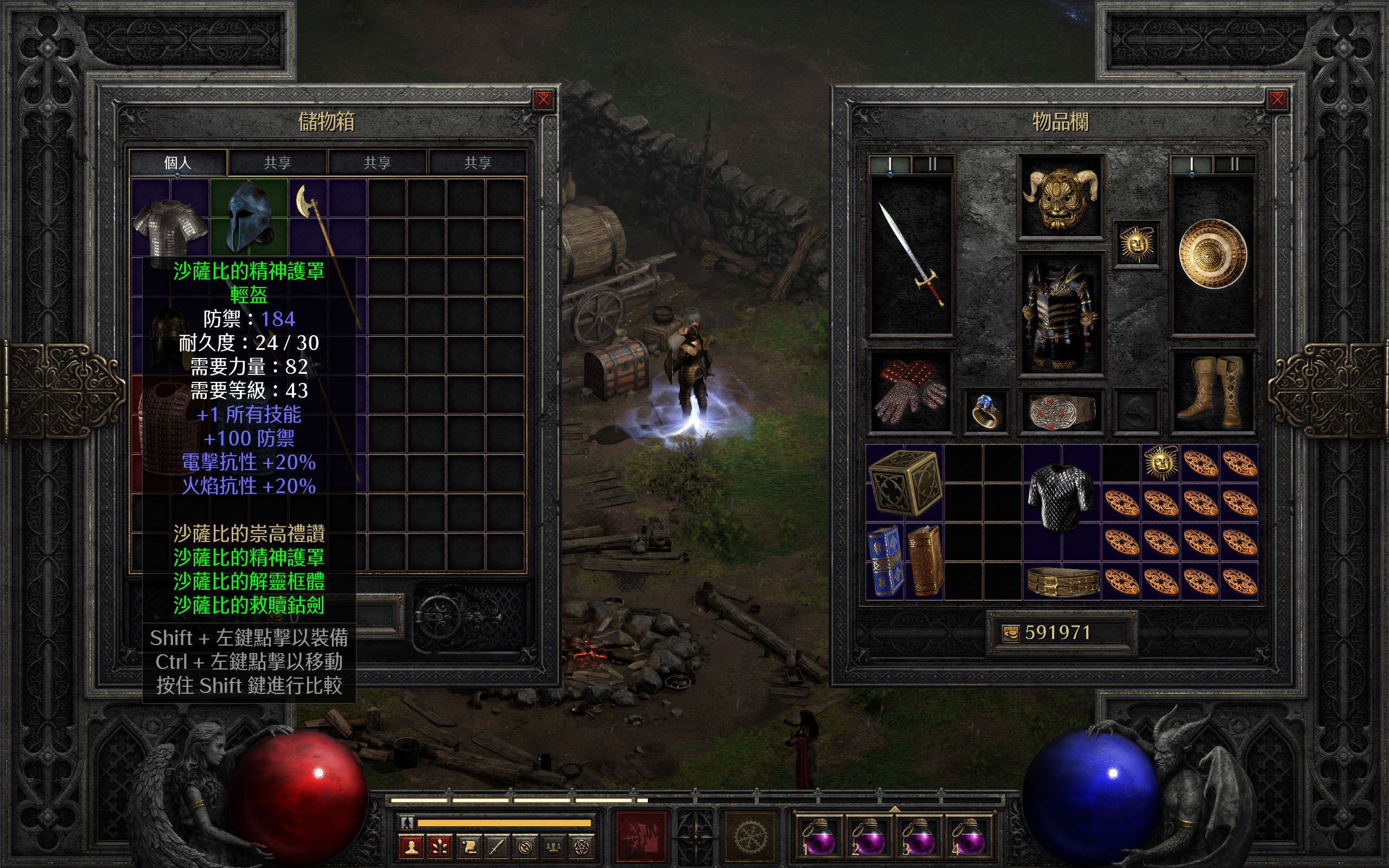
Task: Select the black scale armor in inventory
Action: (x=1061, y=495)
